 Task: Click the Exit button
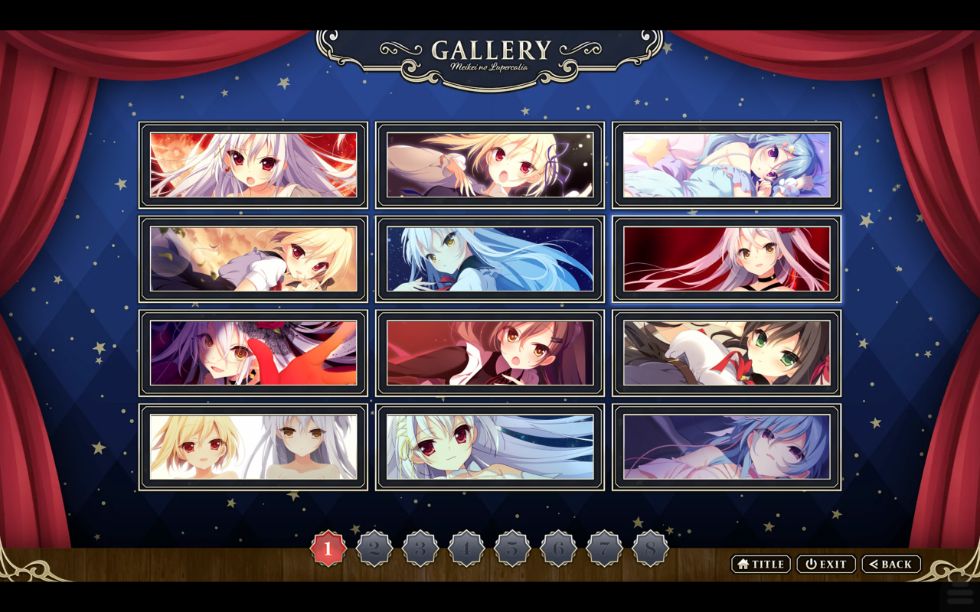pyautogui.click(x=826, y=564)
